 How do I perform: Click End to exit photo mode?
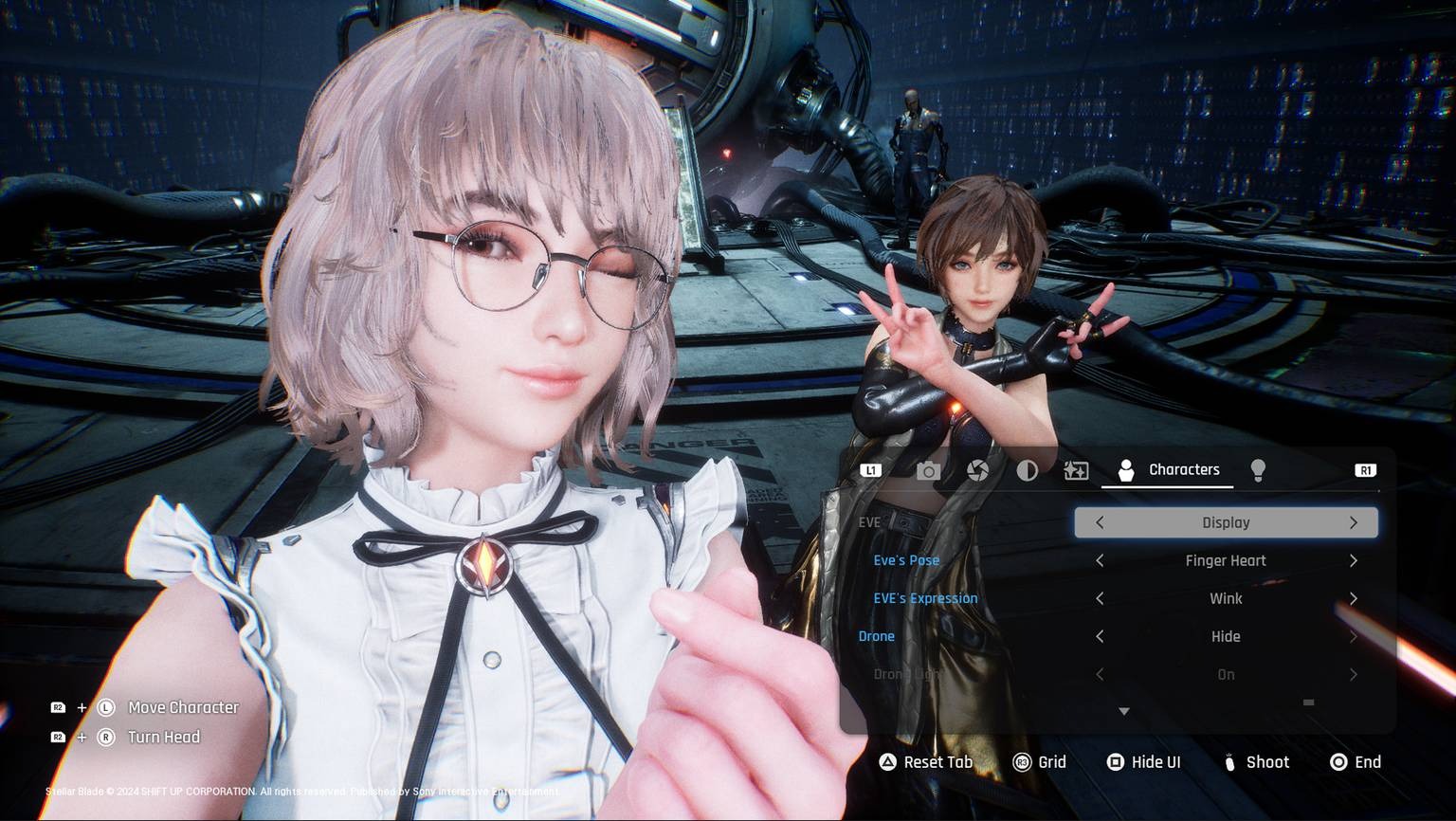pos(1354,761)
